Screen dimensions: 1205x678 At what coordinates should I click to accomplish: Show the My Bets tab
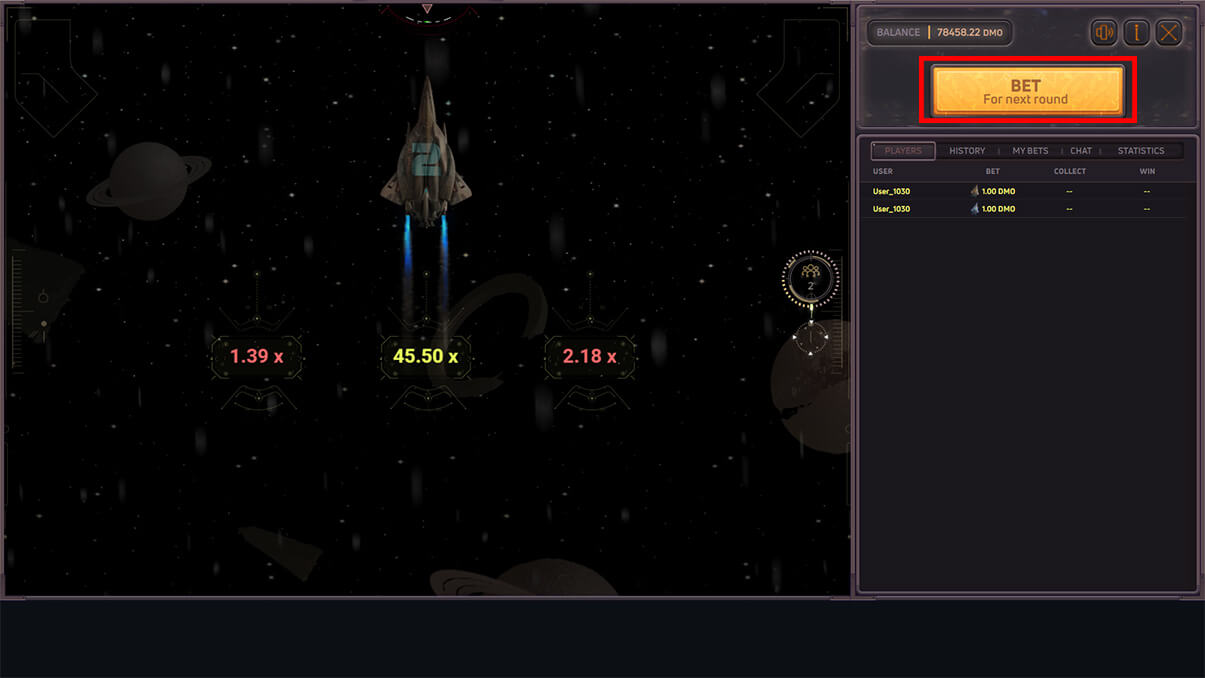click(1030, 151)
